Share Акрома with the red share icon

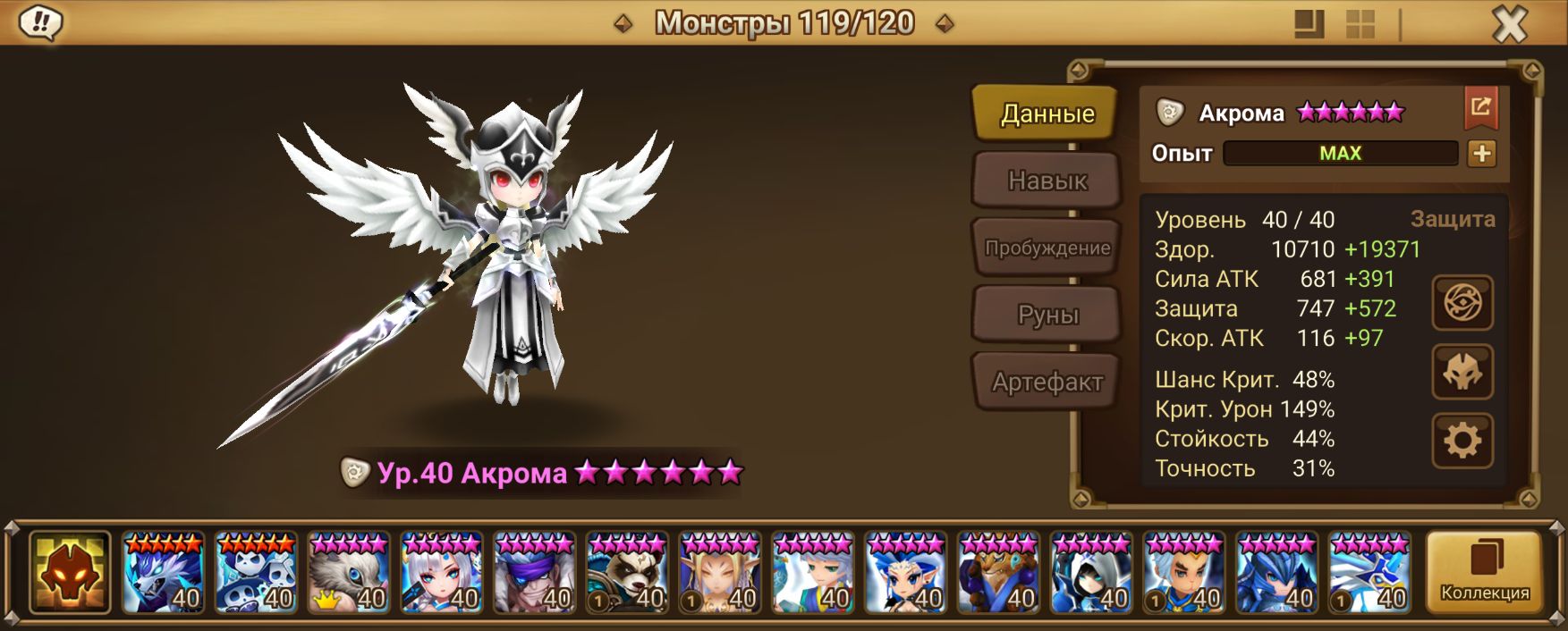tap(1480, 108)
